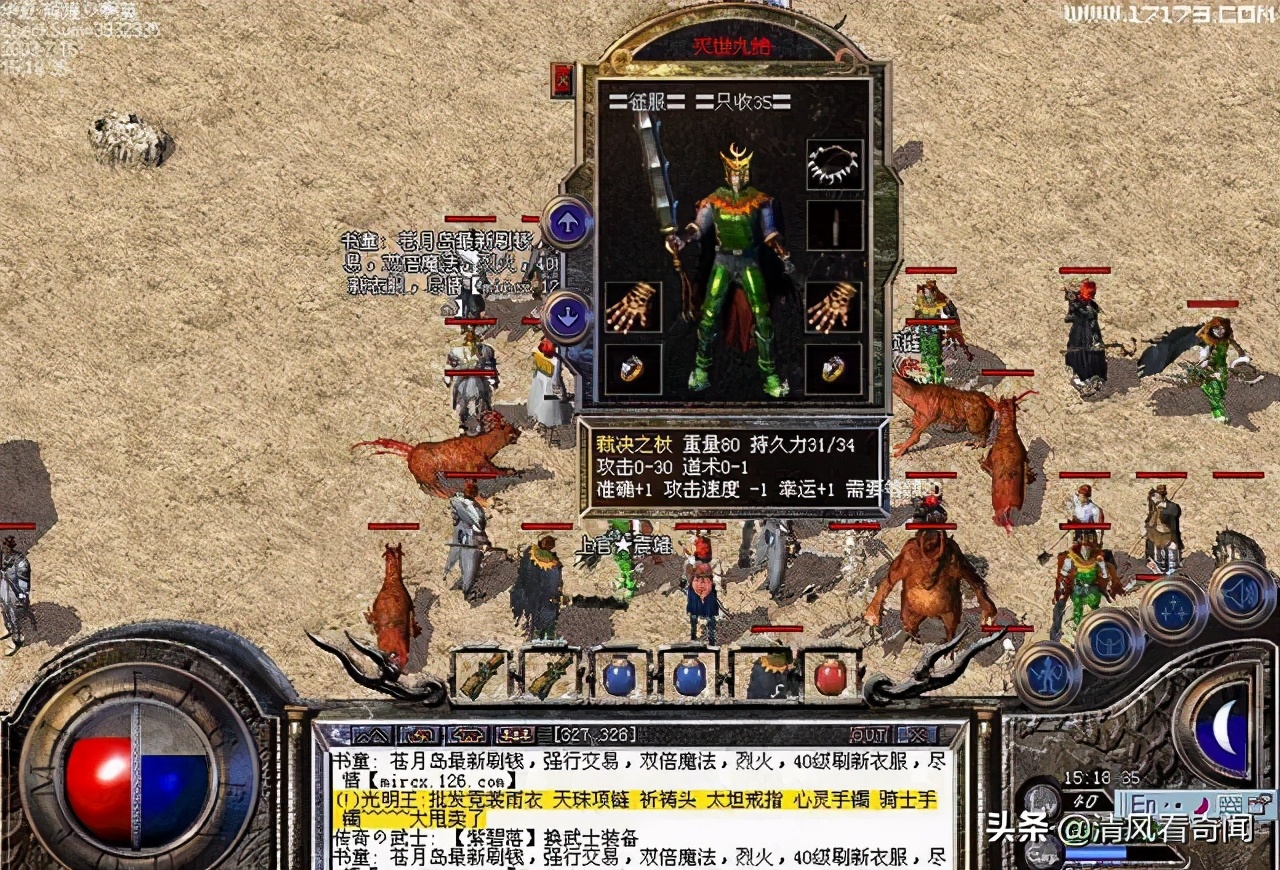1280x870 pixels.
Task: Open the round bag button
Action: point(1110,641)
